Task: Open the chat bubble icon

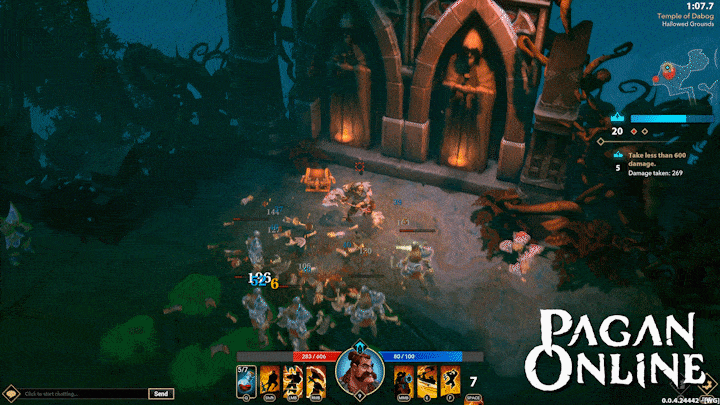Action: pos(11,394)
